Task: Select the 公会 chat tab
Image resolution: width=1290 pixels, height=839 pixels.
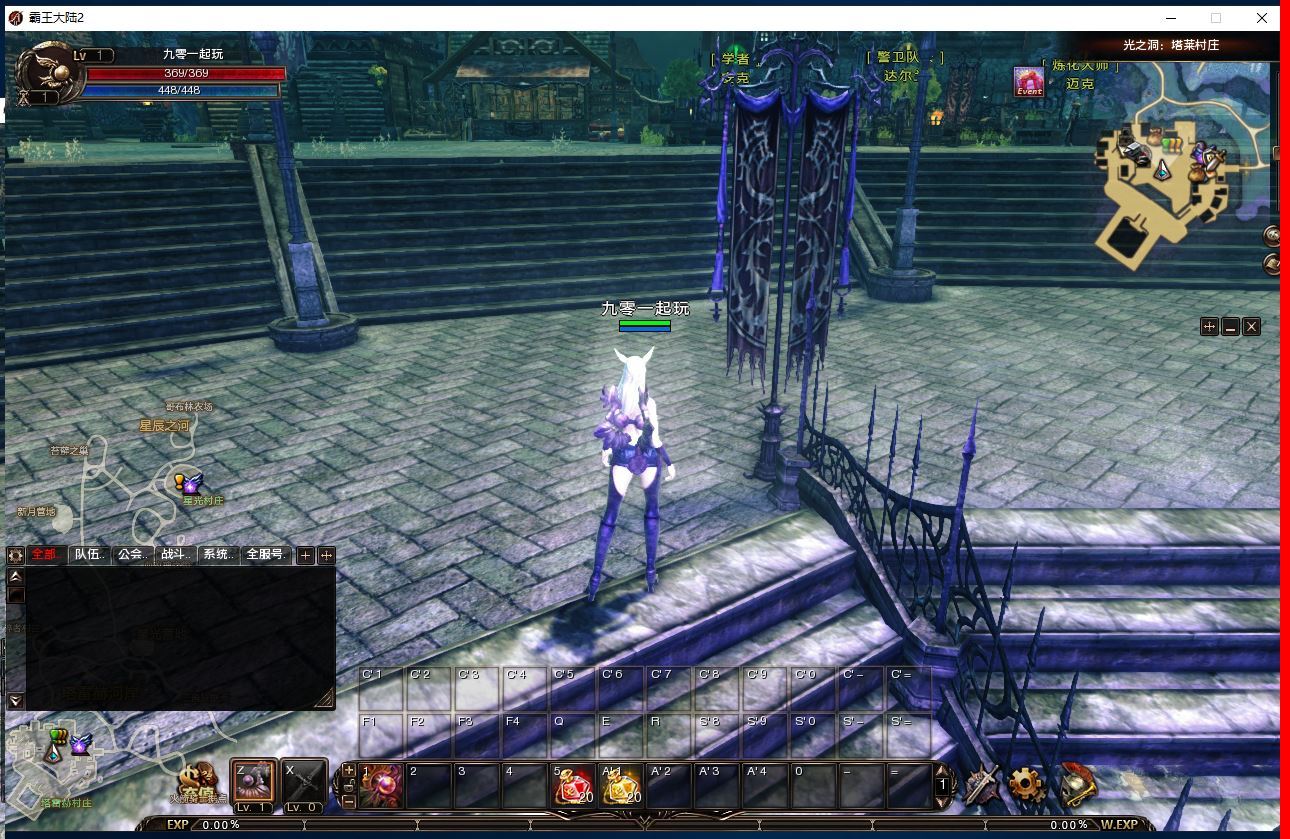Action: pos(133,554)
